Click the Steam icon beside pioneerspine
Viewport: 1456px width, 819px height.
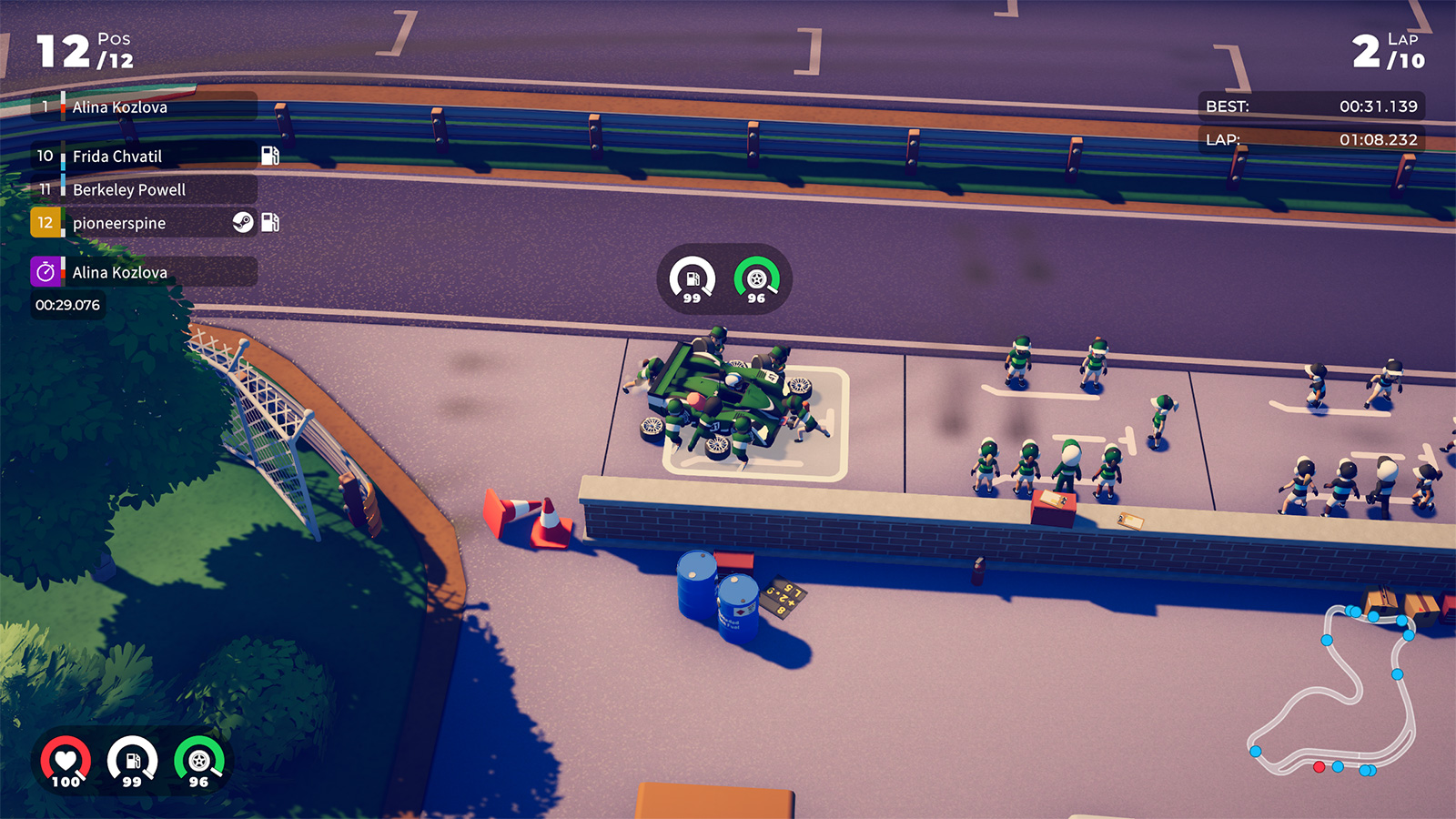point(243,223)
